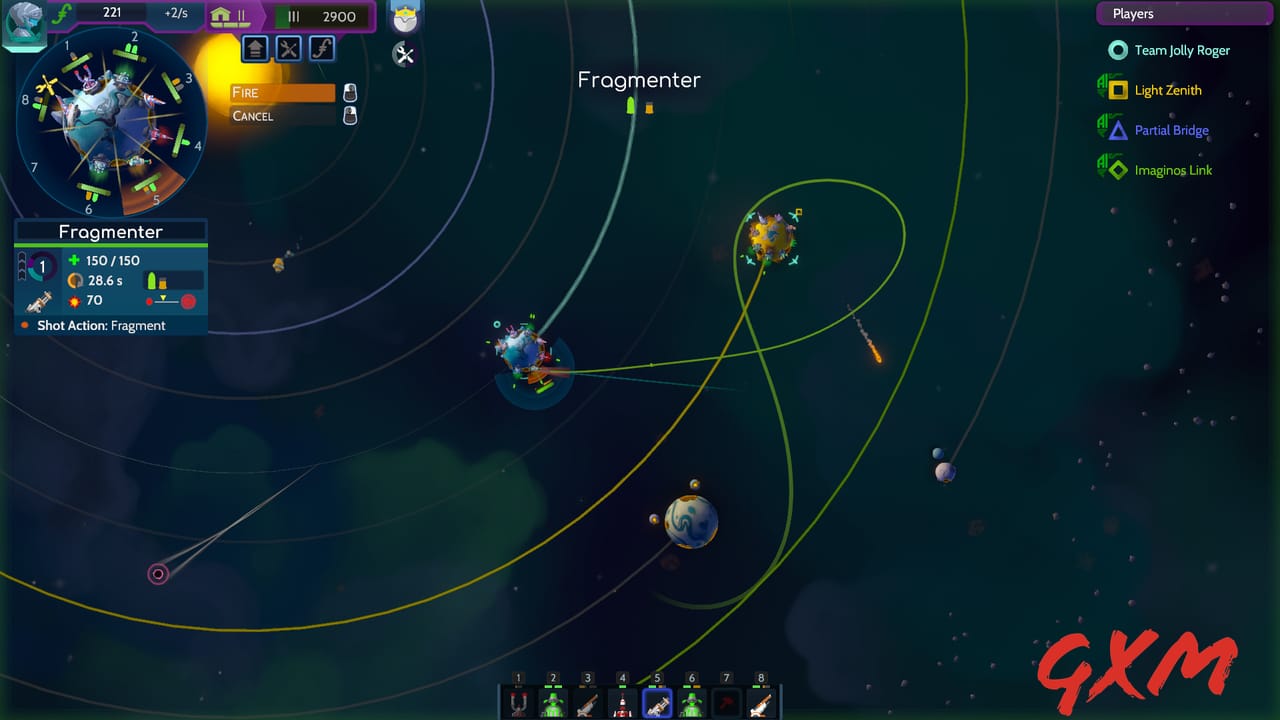This screenshot has height=720, width=1280.
Task: Select the crossed-tools repair icon in the top menu
Action: coord(288,48)
